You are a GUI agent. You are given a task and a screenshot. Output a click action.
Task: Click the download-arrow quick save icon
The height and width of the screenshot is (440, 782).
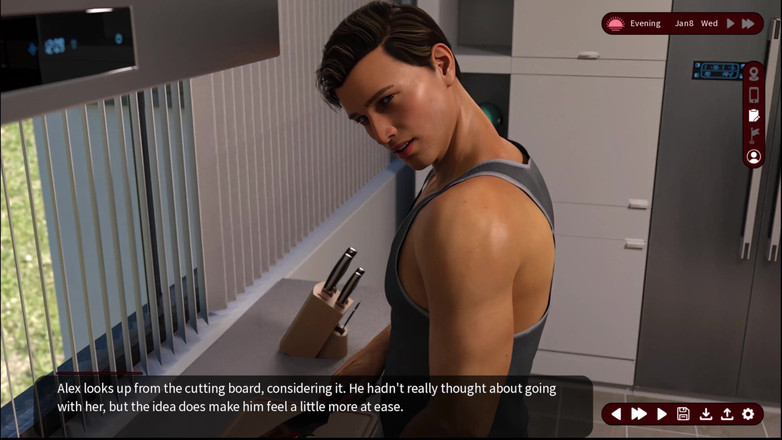(x=706, y=414)
